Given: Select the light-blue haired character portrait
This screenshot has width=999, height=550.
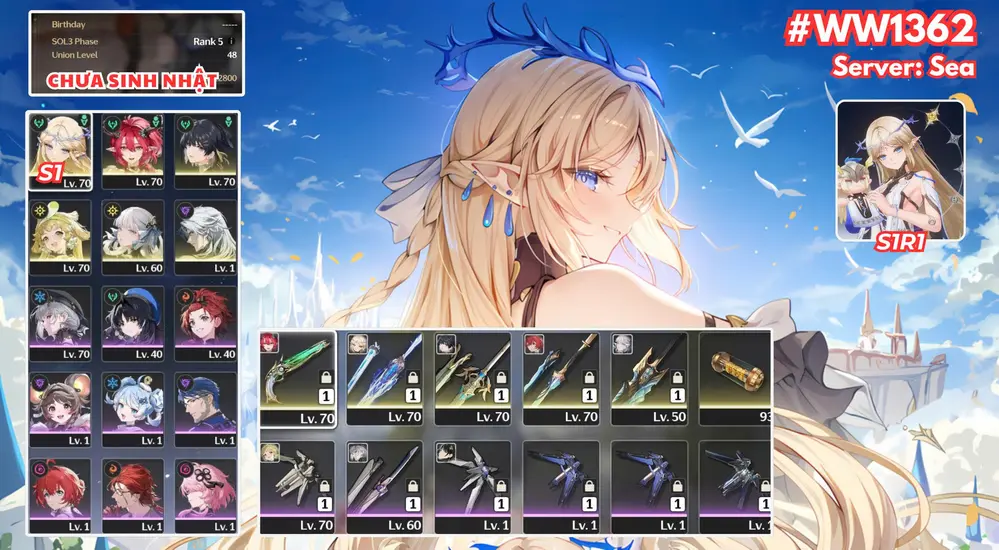Looking at the screenshot, I should 132,409.
